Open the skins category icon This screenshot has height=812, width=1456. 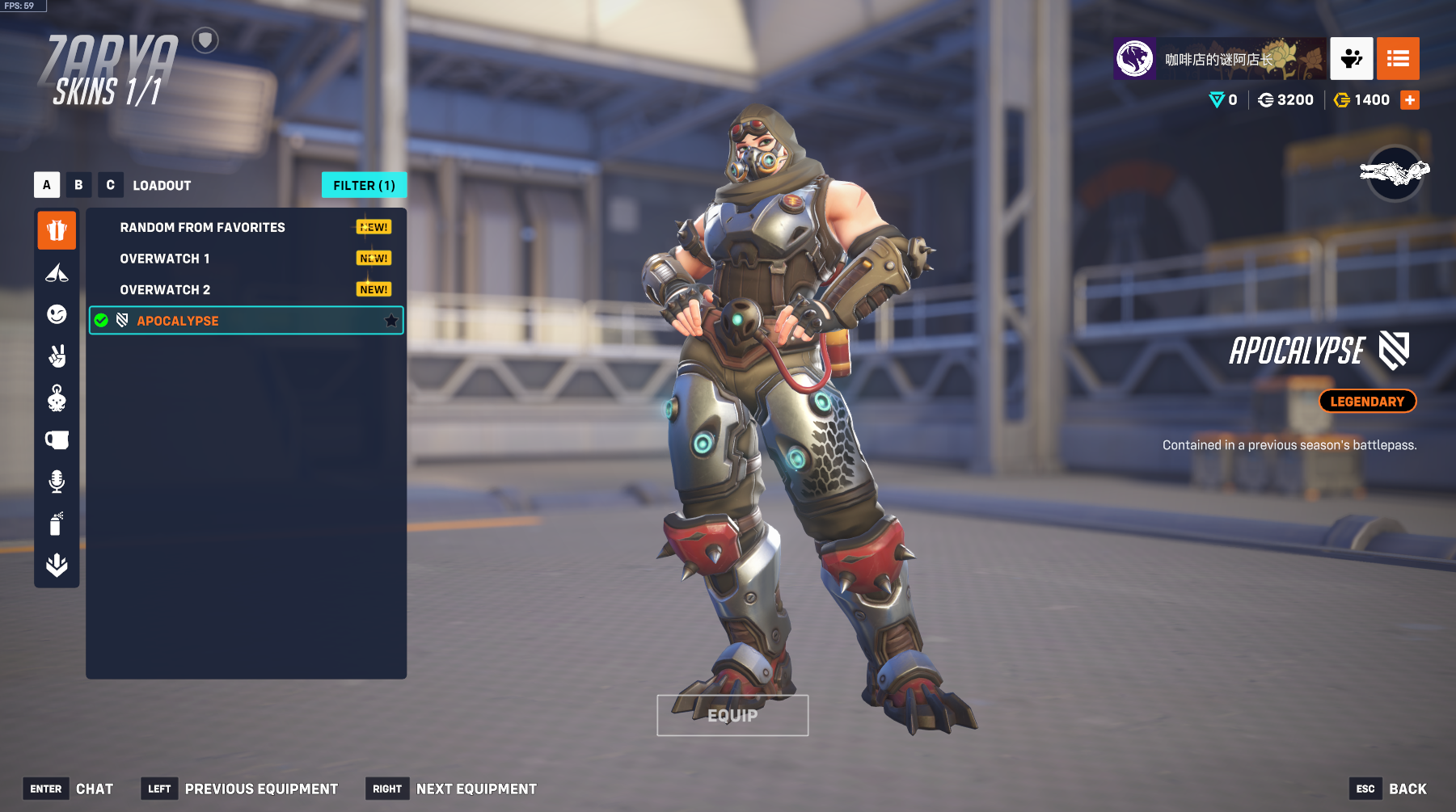tap(57, 230)
